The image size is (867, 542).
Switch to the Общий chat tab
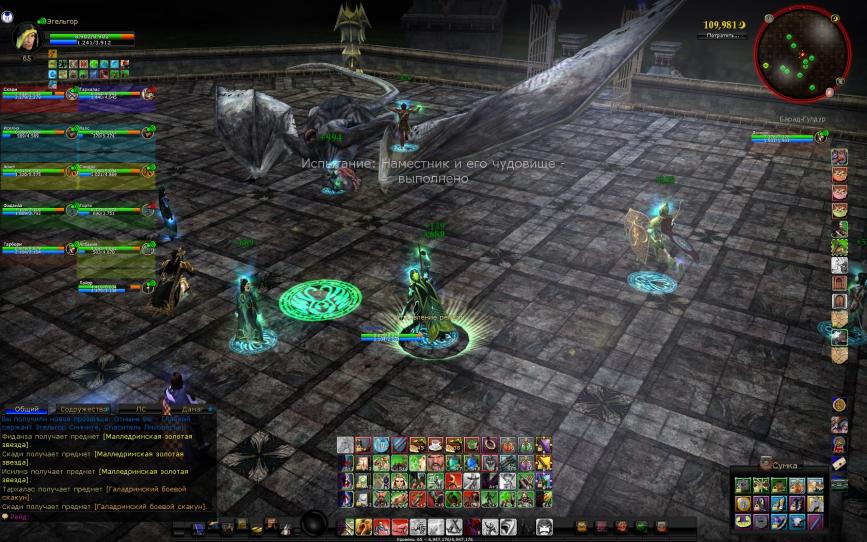point(28,409)
